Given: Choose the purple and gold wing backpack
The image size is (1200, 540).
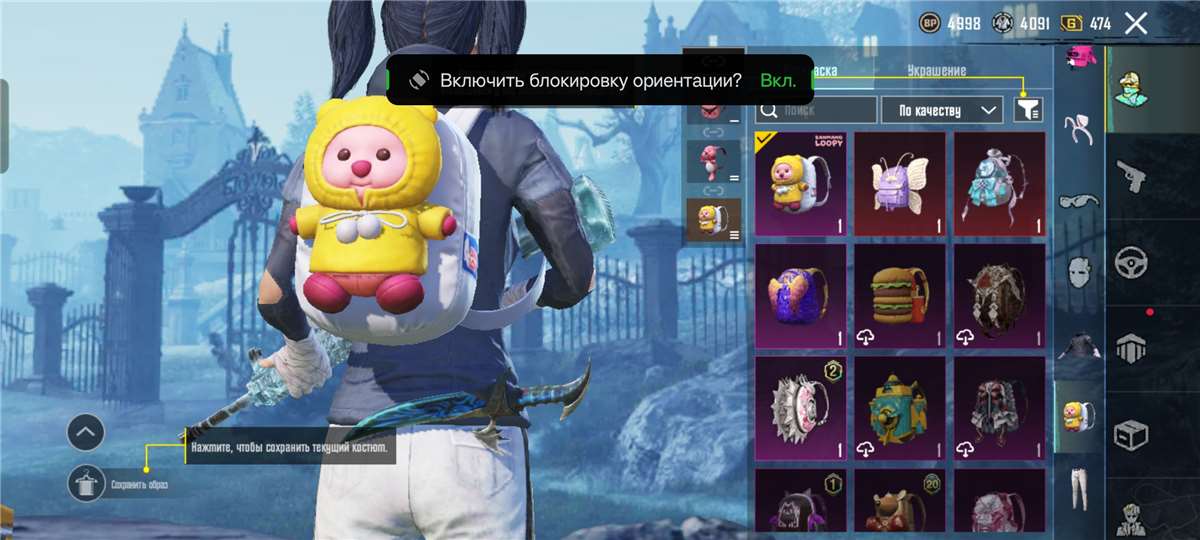Looking at the screenshot, I should pos(800,296).
